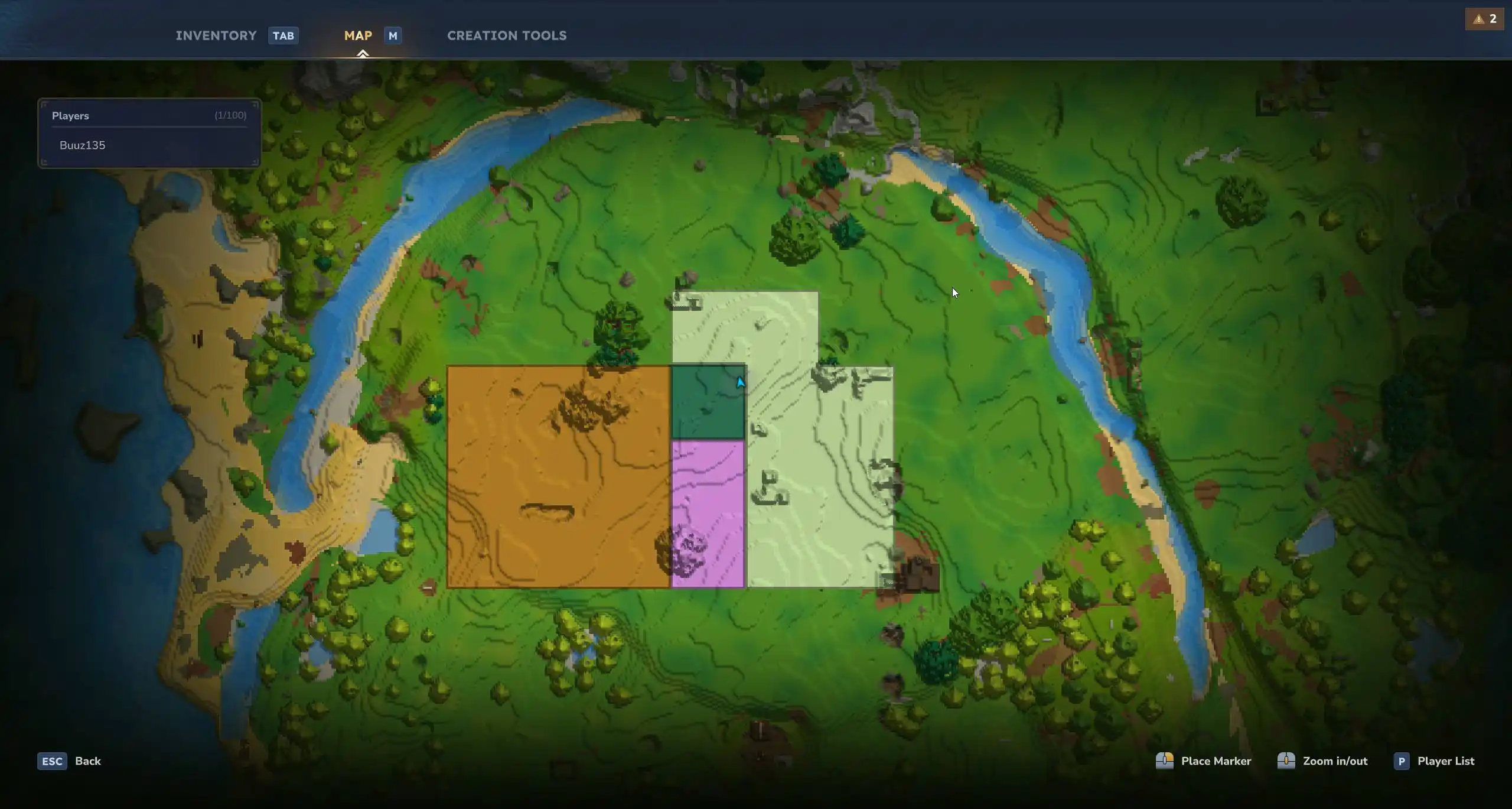The image size is (1512, 809).
Task: Click the player count indicator (1/100)
Action: coord(230,116)
